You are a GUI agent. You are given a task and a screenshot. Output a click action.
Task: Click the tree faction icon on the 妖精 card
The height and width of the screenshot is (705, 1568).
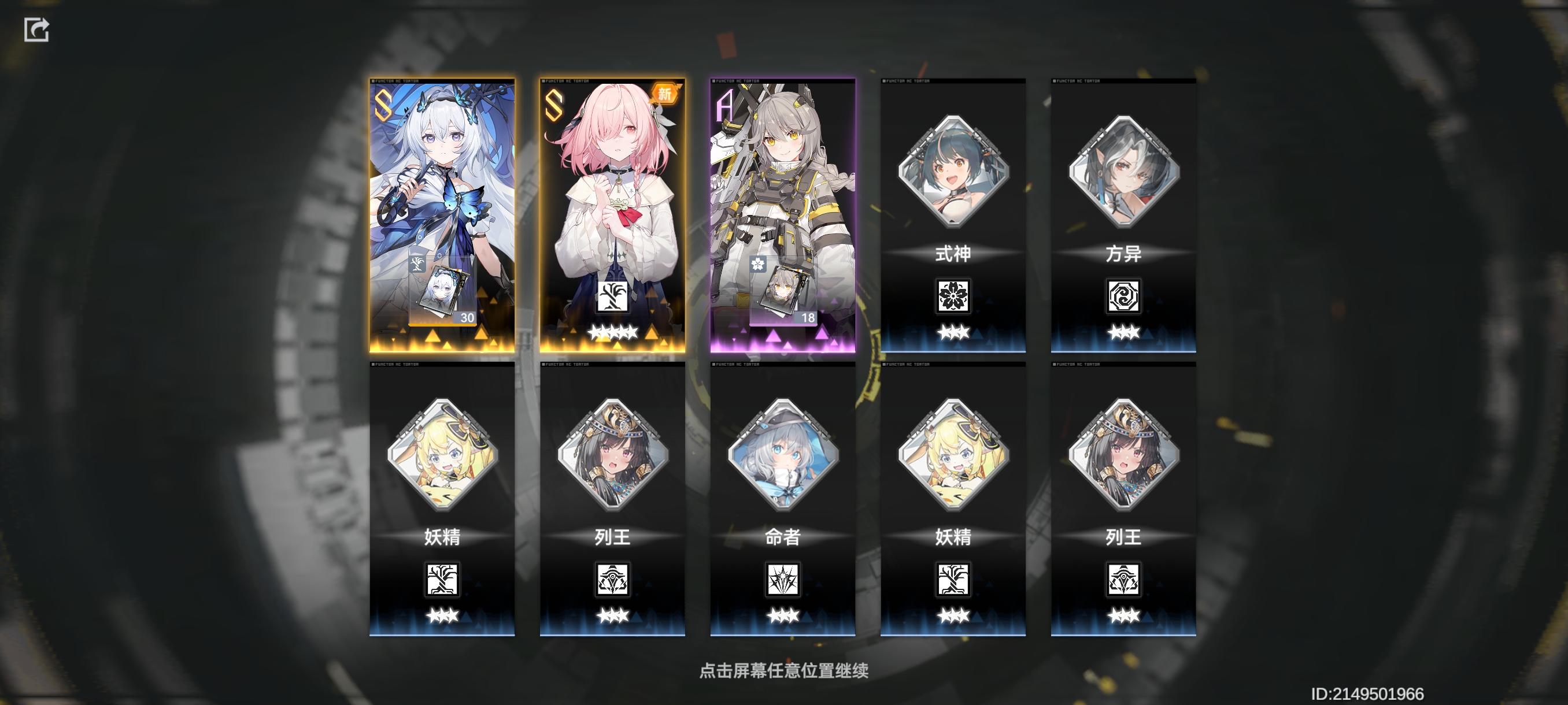click(443, 579)
